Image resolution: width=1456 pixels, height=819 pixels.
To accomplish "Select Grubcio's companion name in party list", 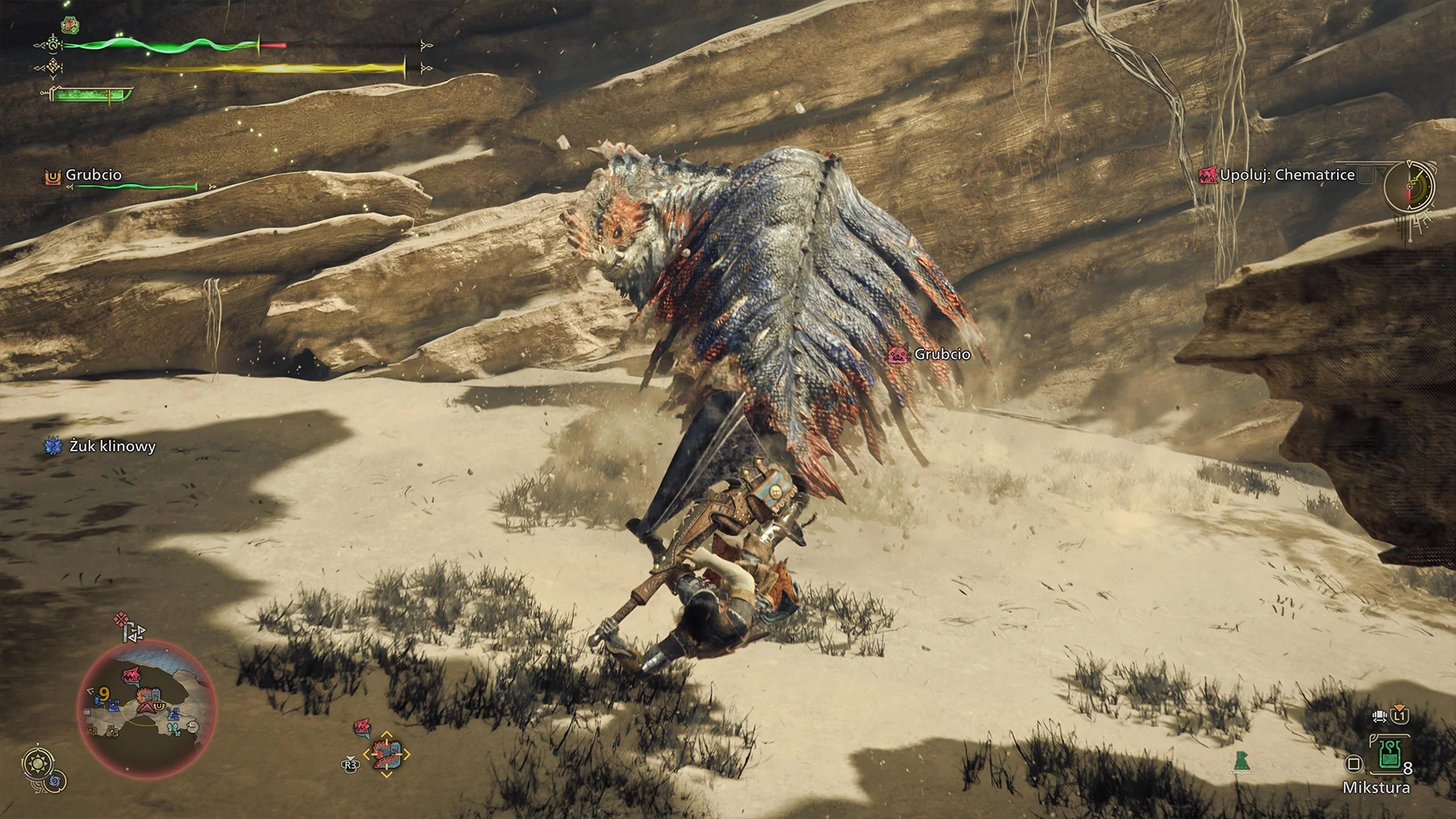I will coord(93,175).
